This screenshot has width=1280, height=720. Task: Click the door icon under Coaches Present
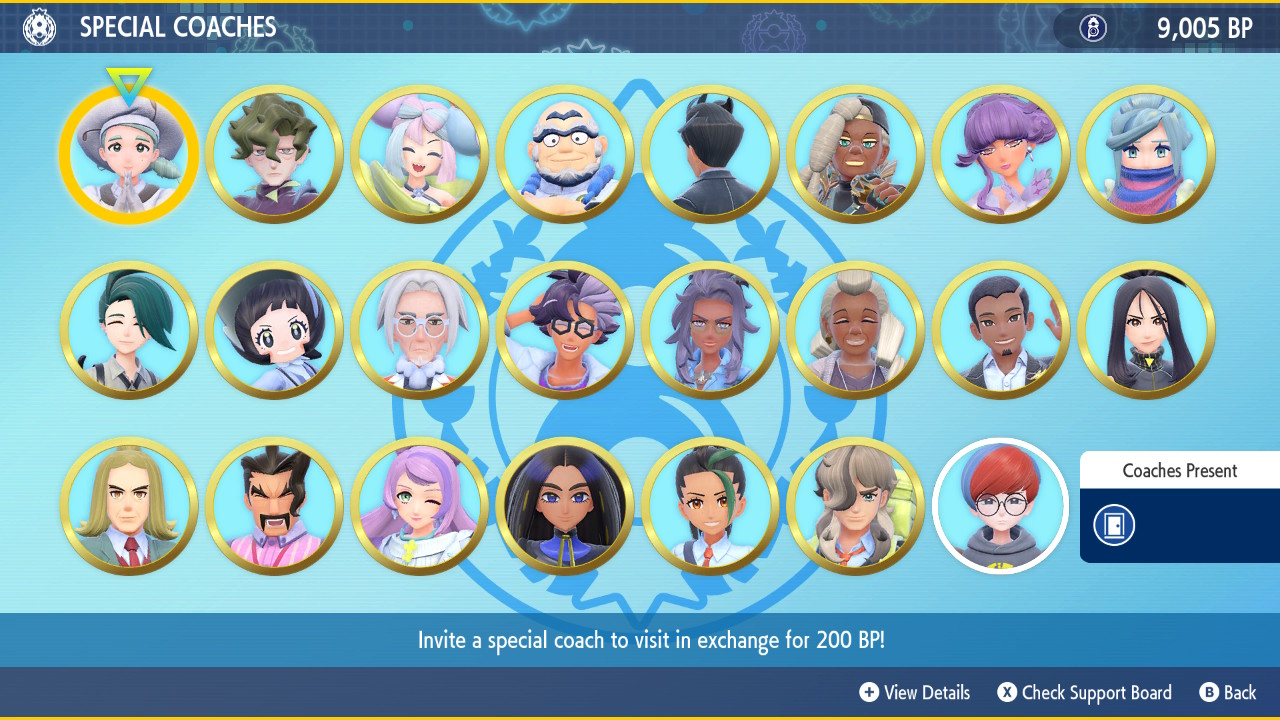pos(1113,525)
